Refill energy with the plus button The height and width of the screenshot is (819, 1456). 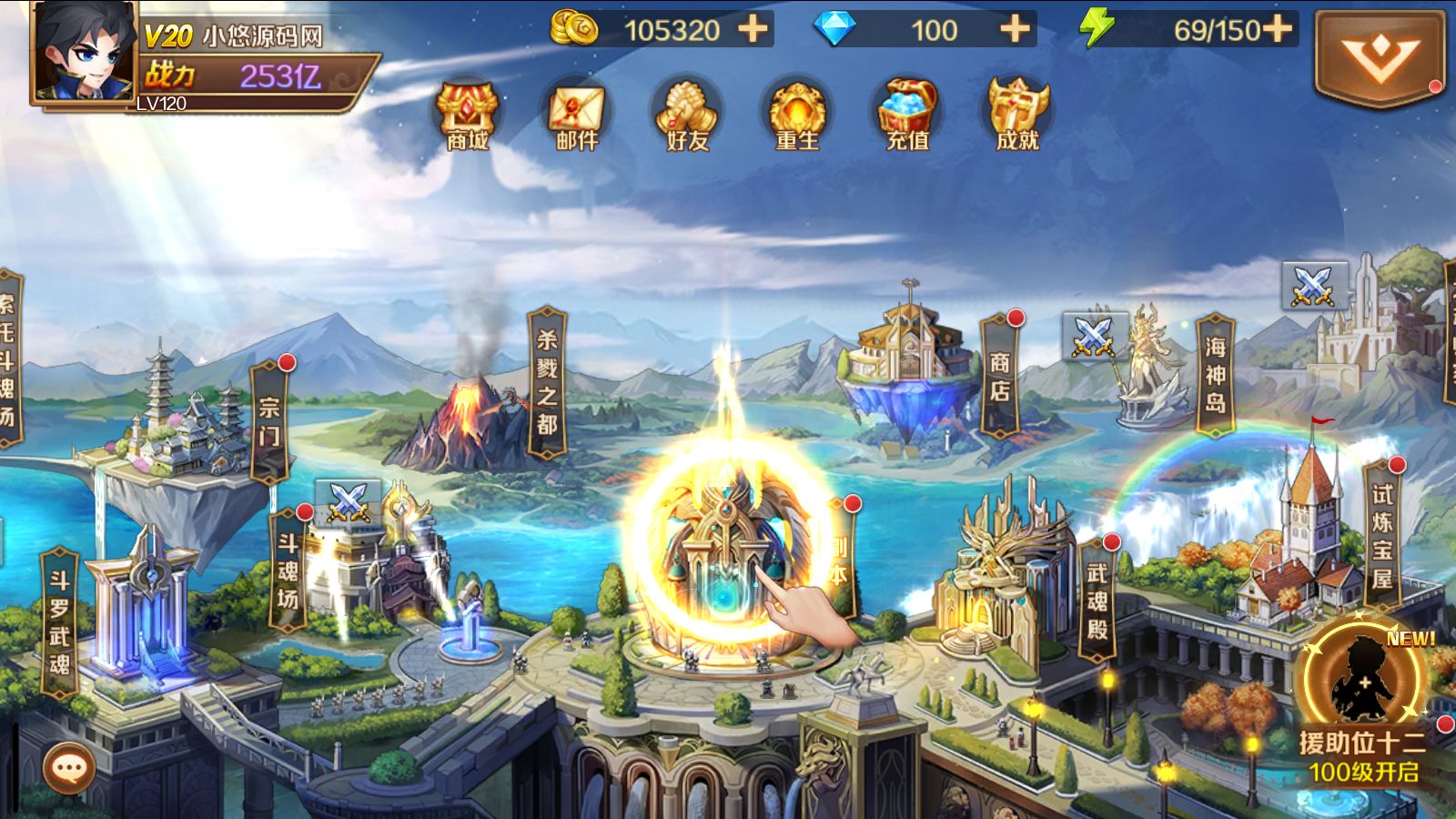(x=1278, y=29)
